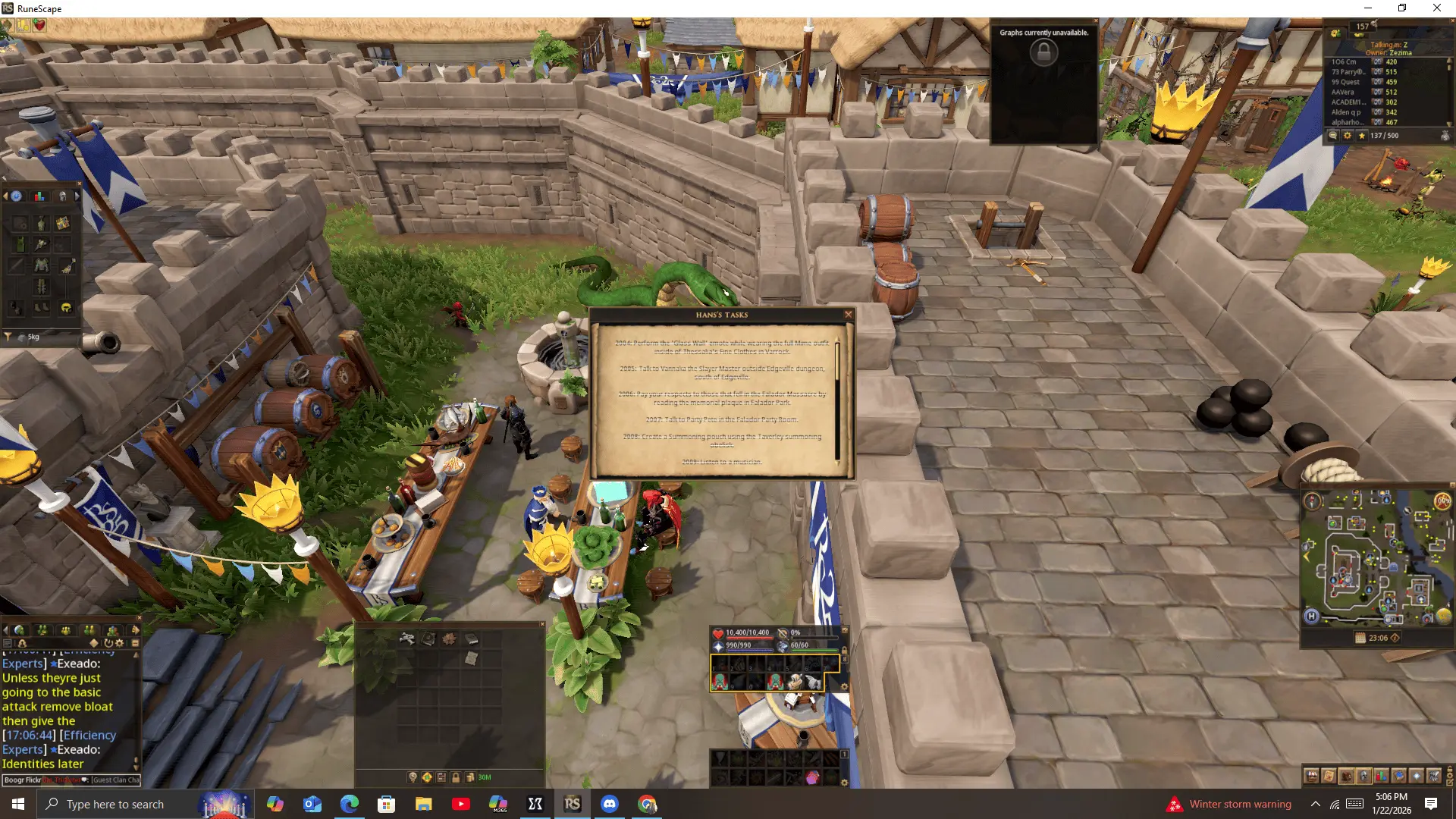Click the padlock icon in the bank window
This screenshot has height=819, width=1456.
(x=456, y=777)
